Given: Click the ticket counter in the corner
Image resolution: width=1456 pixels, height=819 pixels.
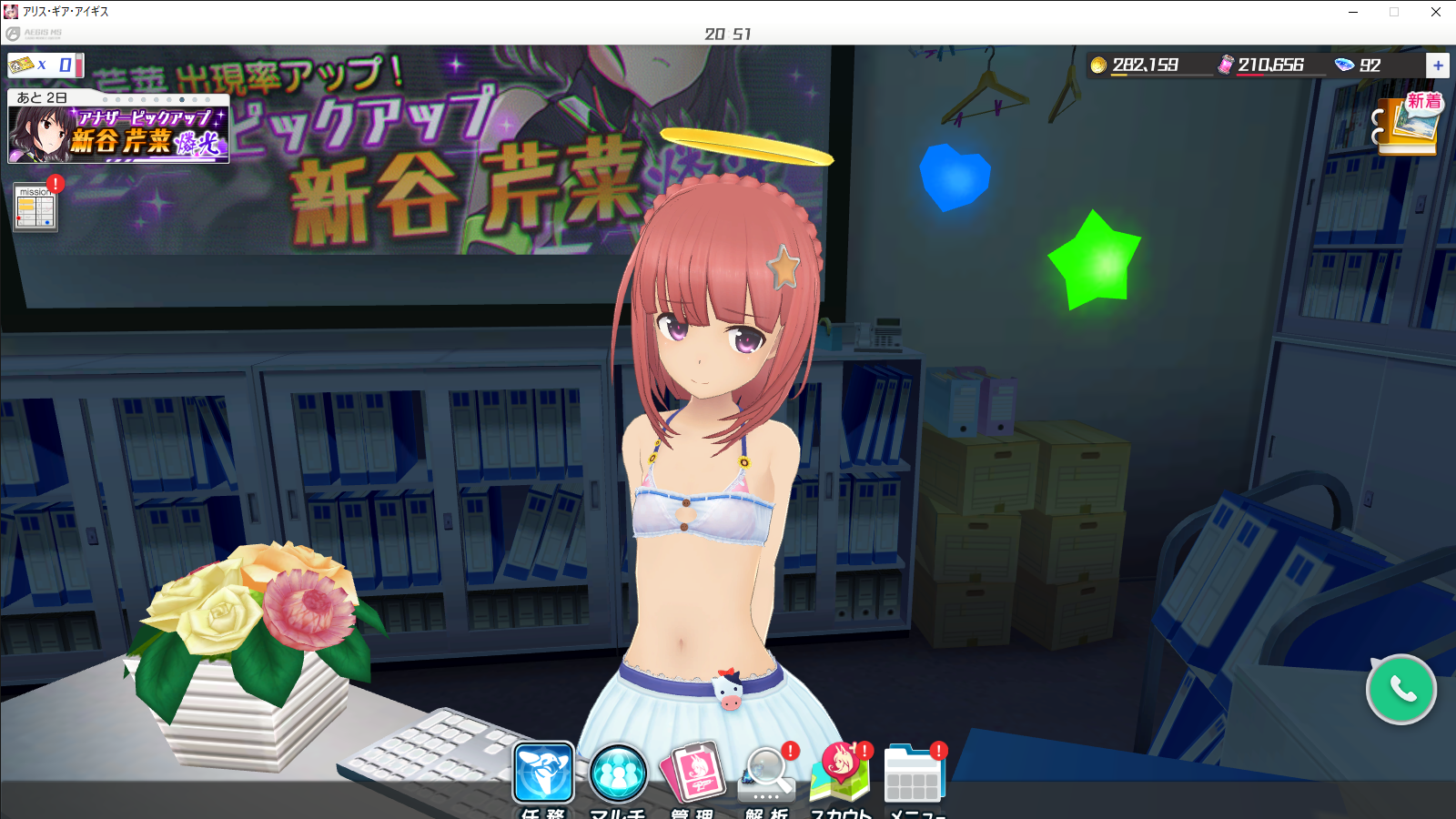Looking at the screenshot, I should [x=45, y=66].
